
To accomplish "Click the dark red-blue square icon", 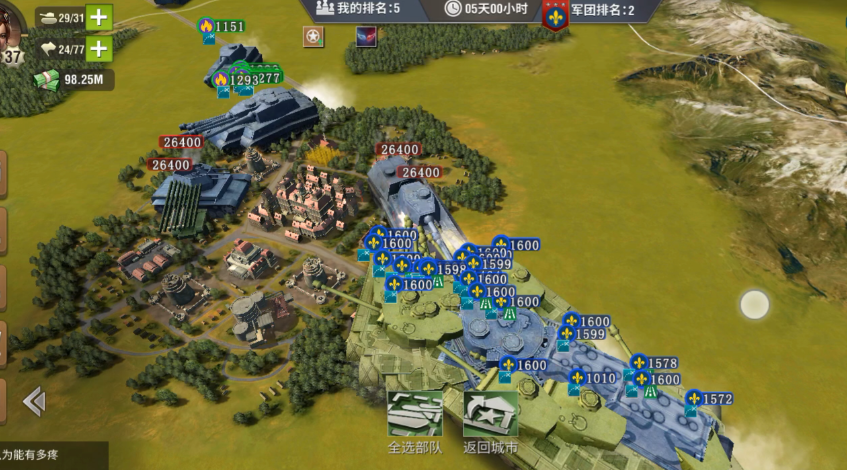I will coord(366,37).
